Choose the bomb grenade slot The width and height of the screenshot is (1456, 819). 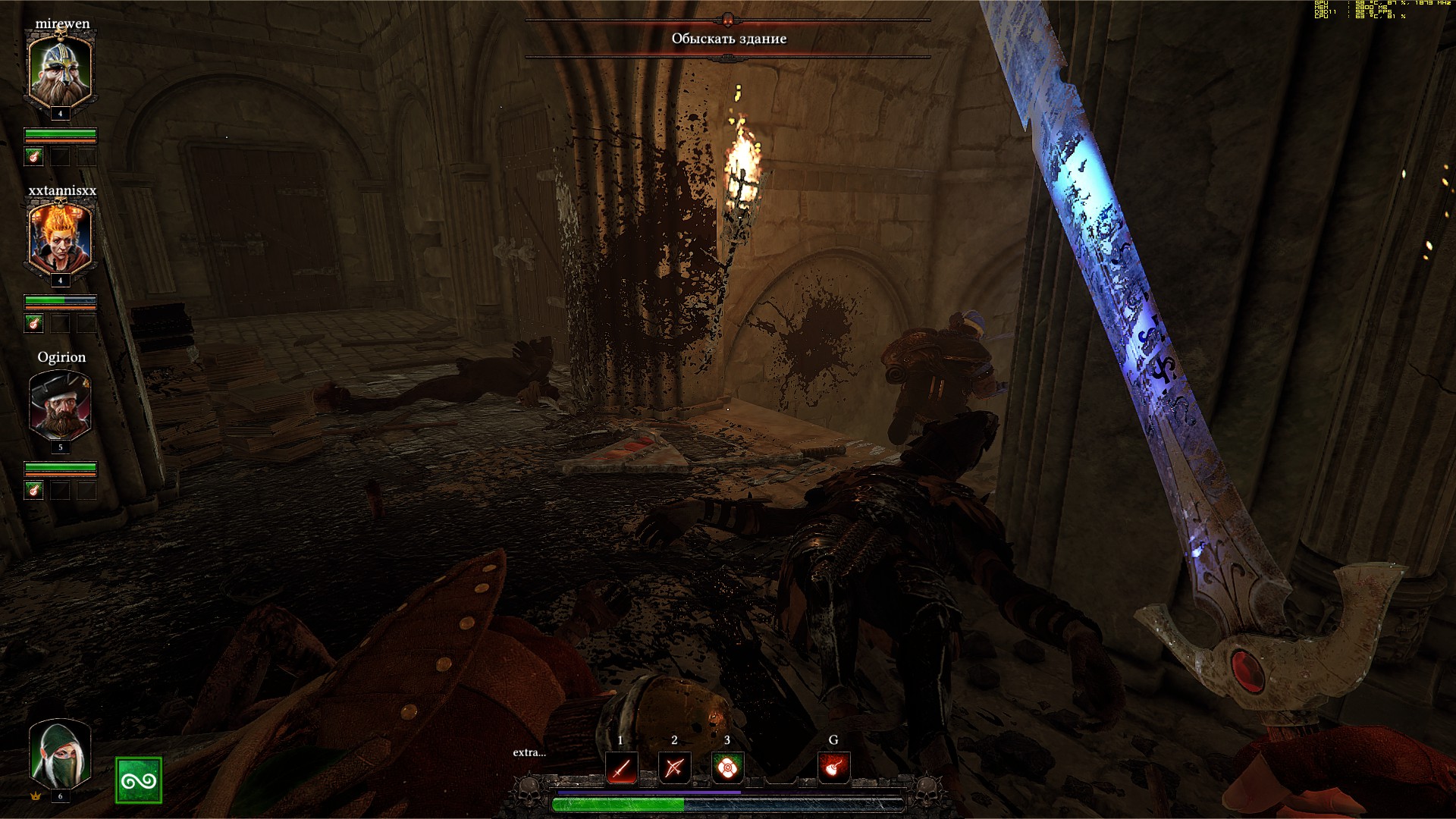pos(833,769)
